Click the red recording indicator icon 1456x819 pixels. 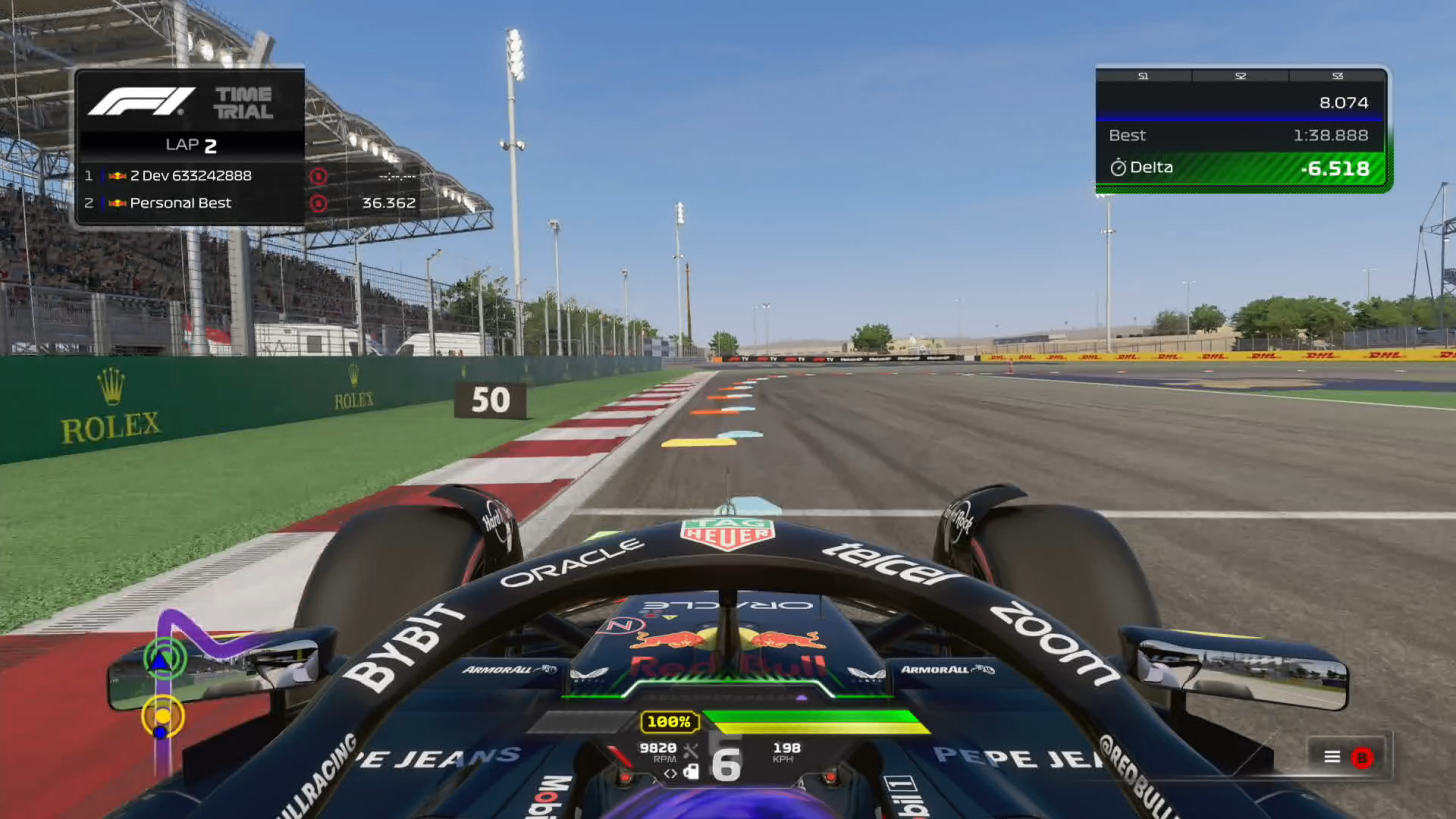[x=1363, y=757]
